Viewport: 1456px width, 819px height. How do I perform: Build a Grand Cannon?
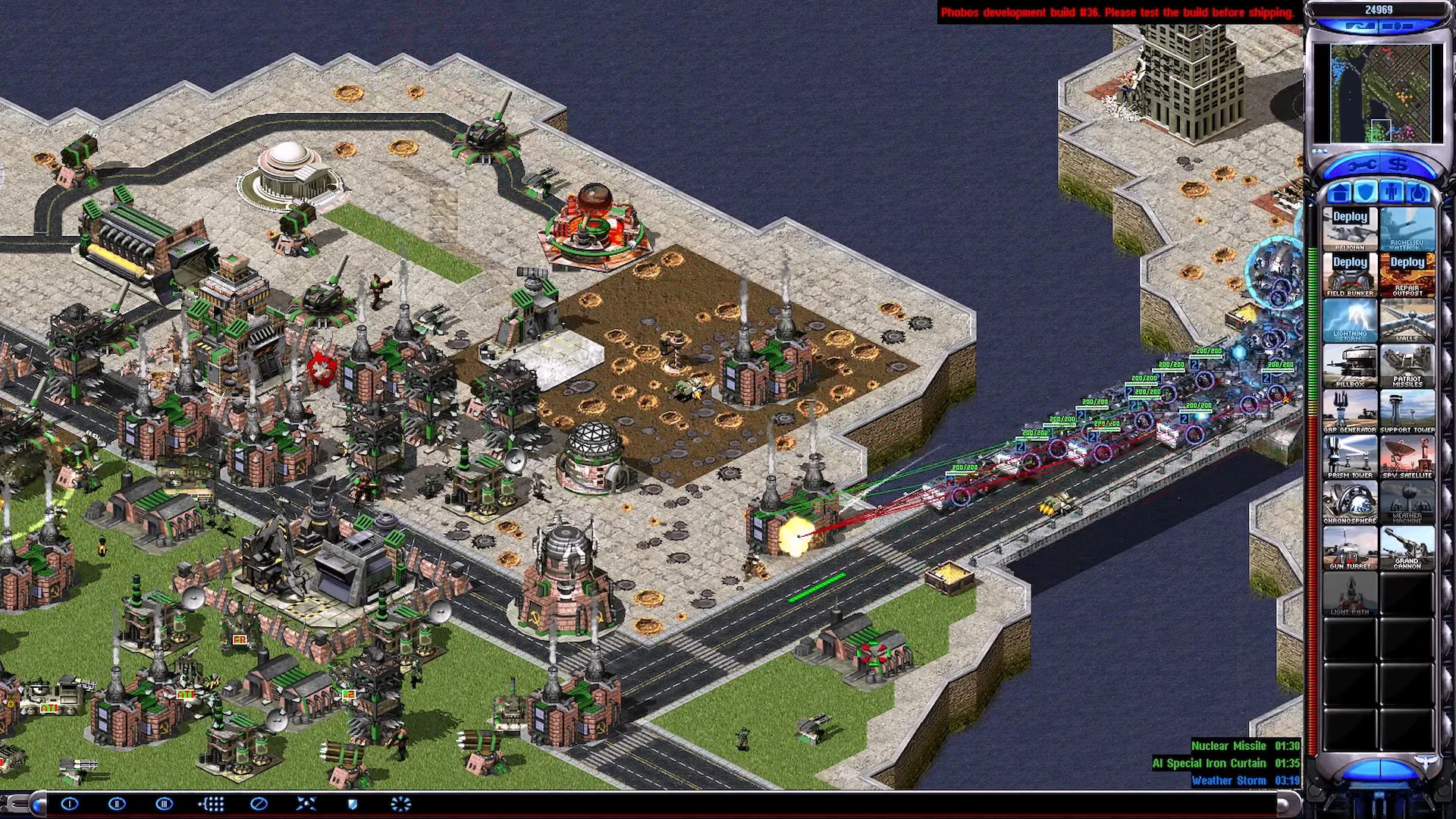(1407, 548)
